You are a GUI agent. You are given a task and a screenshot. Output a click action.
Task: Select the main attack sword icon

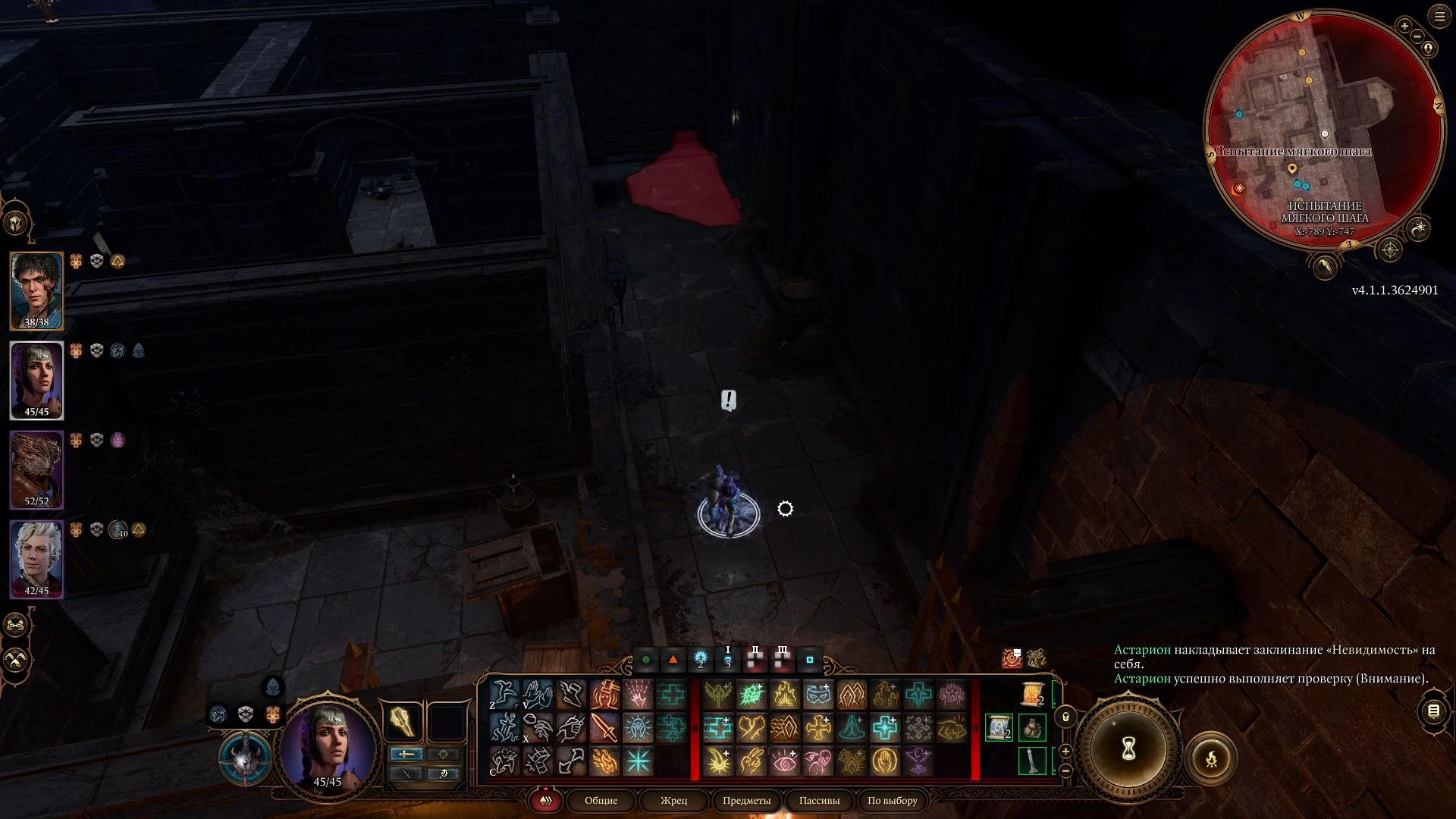[x=604, y=726]
